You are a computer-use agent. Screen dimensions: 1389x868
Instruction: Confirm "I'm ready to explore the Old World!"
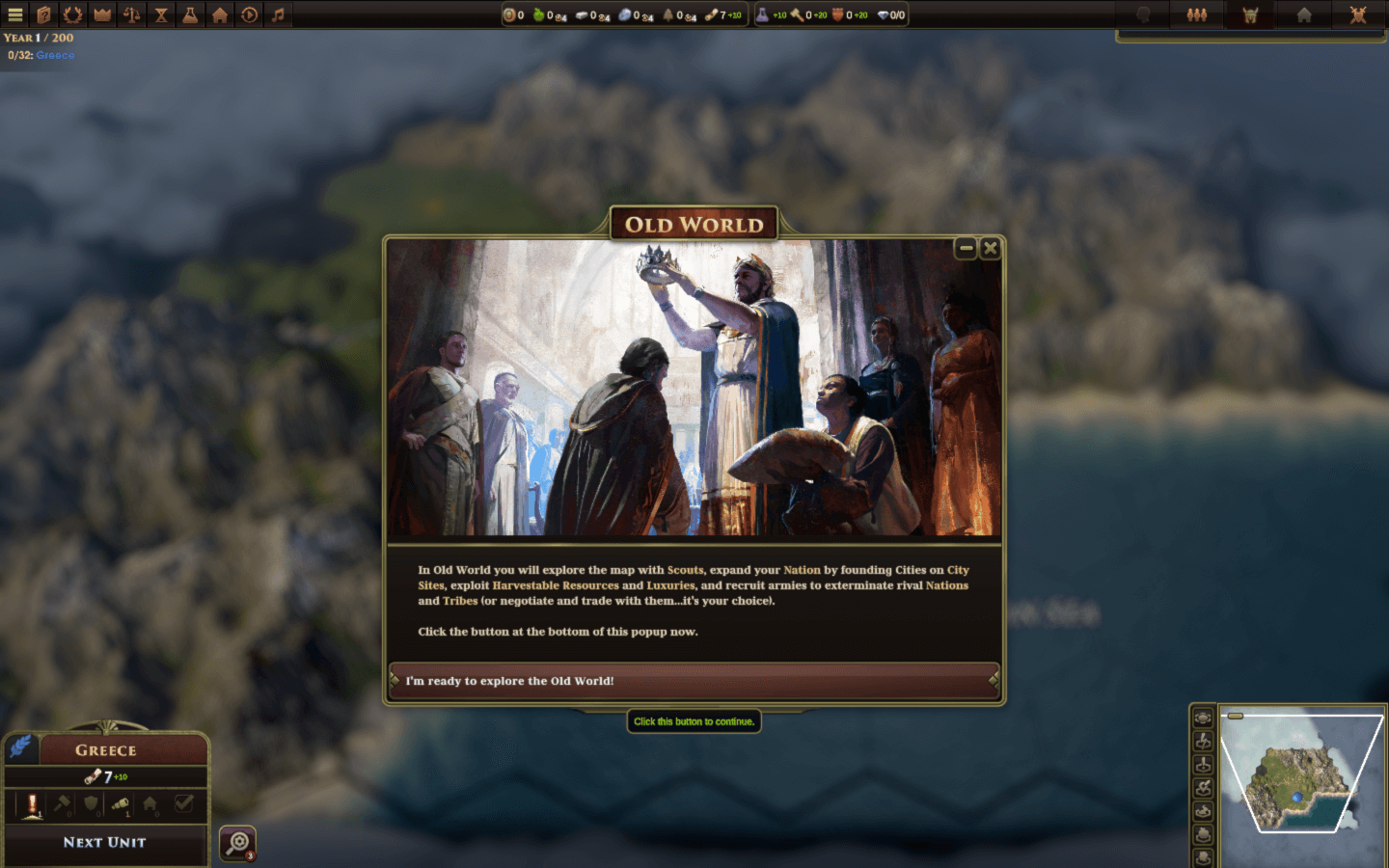[x=694, y=681]
